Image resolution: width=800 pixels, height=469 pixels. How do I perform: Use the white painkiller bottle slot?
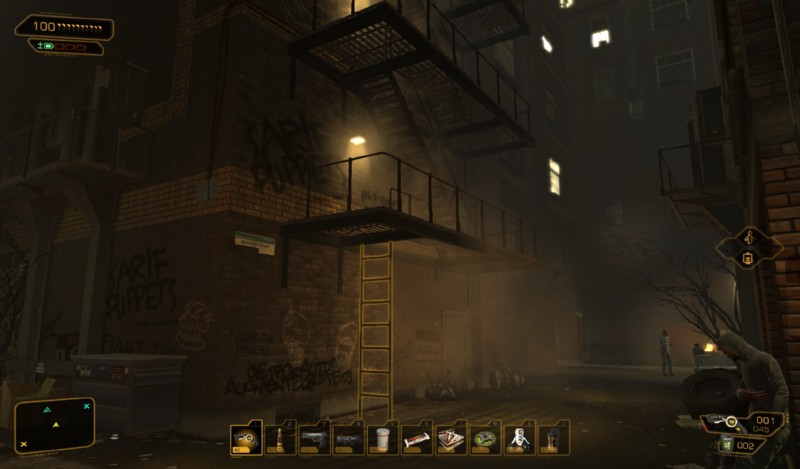click(x=383, y=438)
